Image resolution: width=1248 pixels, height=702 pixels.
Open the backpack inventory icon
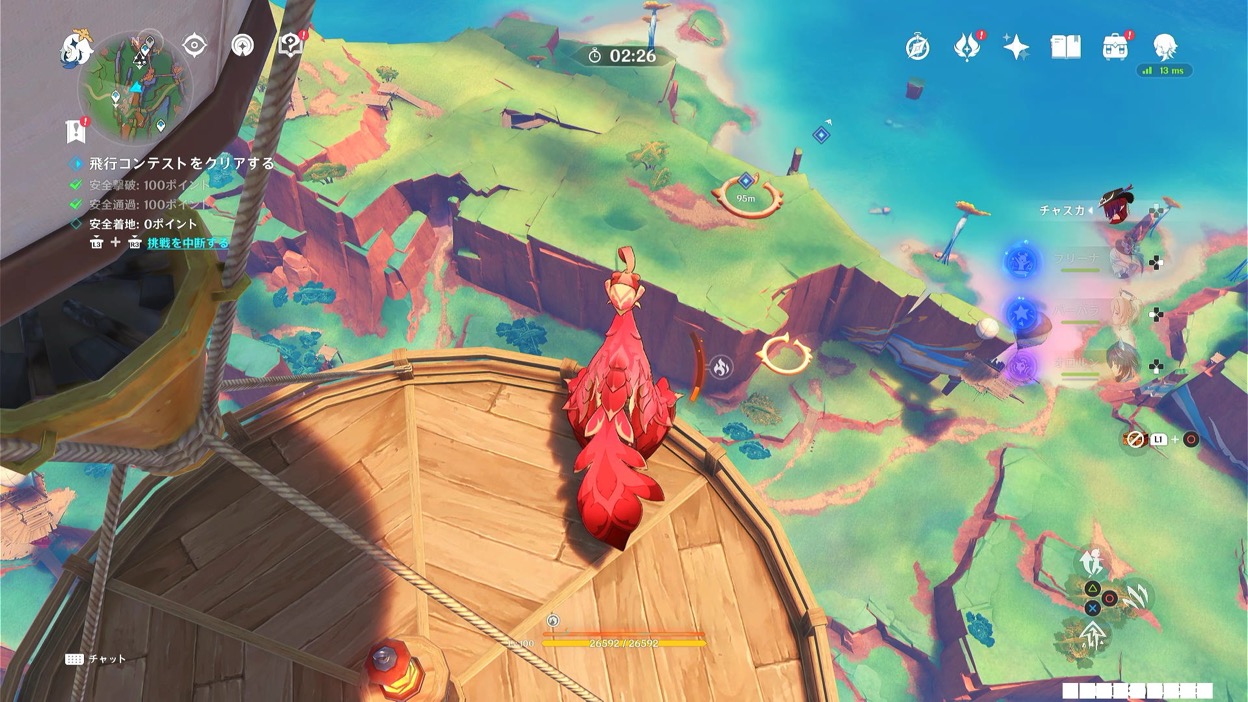coord(1115,47)
